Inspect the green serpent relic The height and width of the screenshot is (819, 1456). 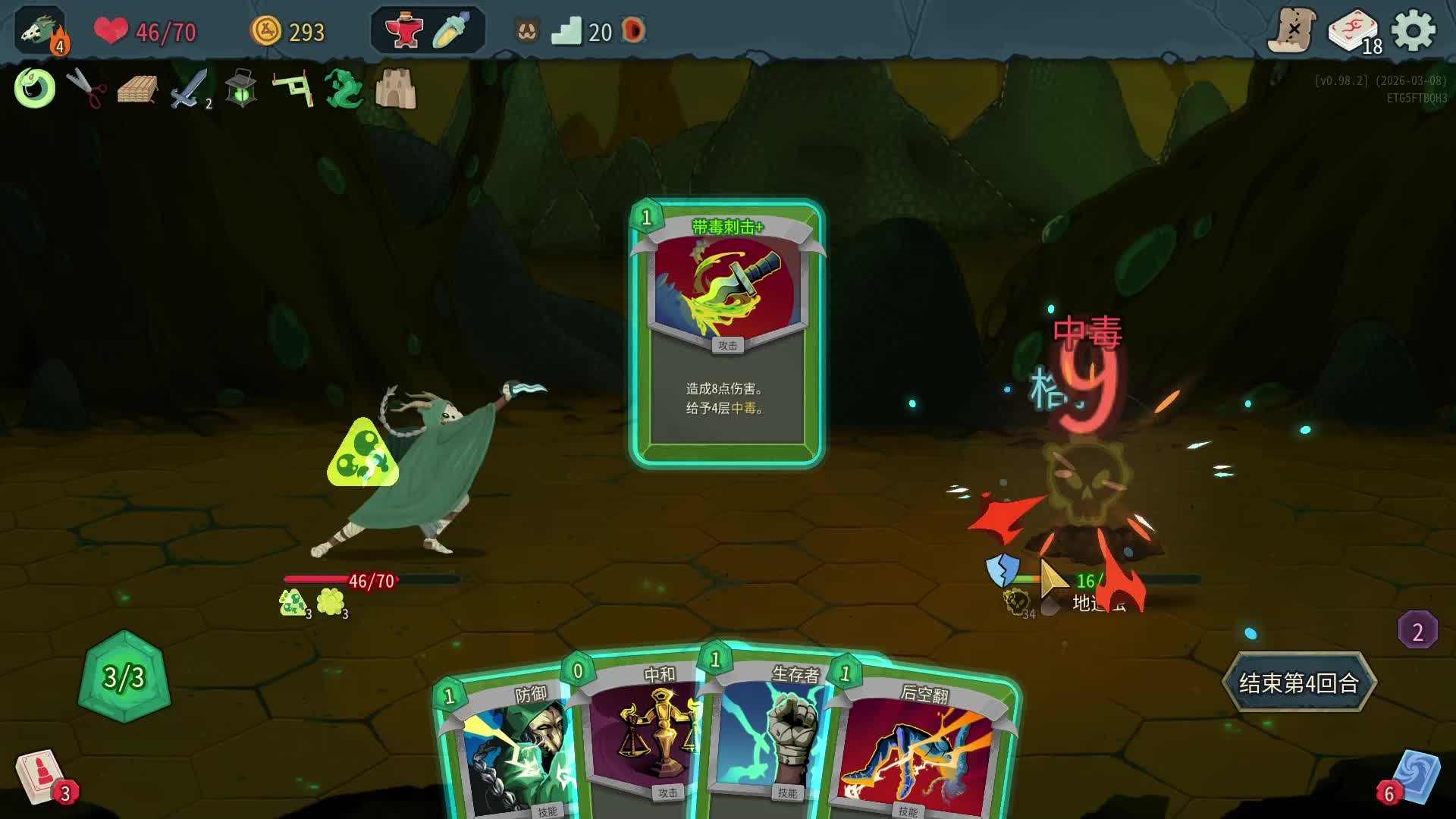[344, 89]
